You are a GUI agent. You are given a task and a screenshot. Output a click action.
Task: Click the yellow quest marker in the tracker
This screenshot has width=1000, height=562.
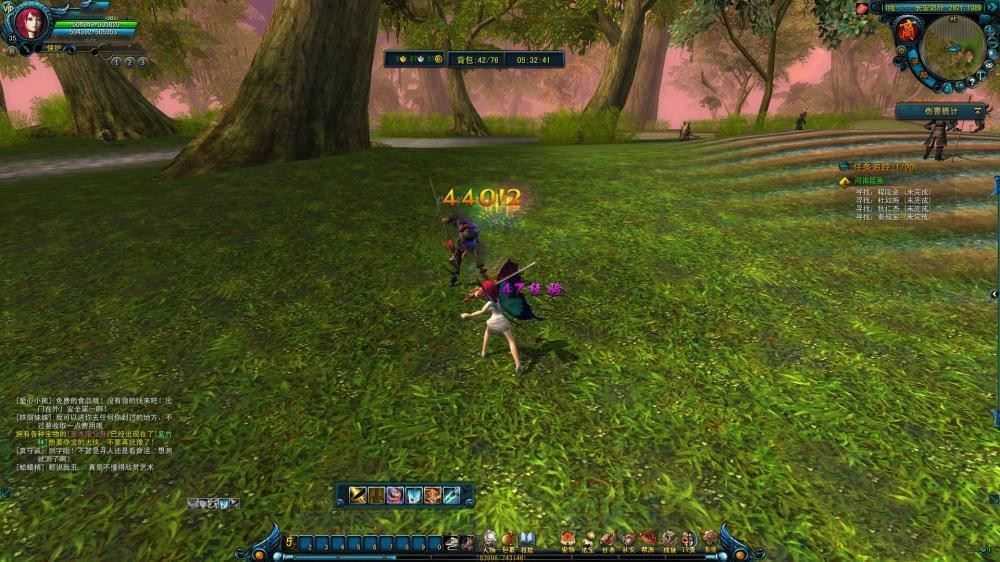[845, 181]
